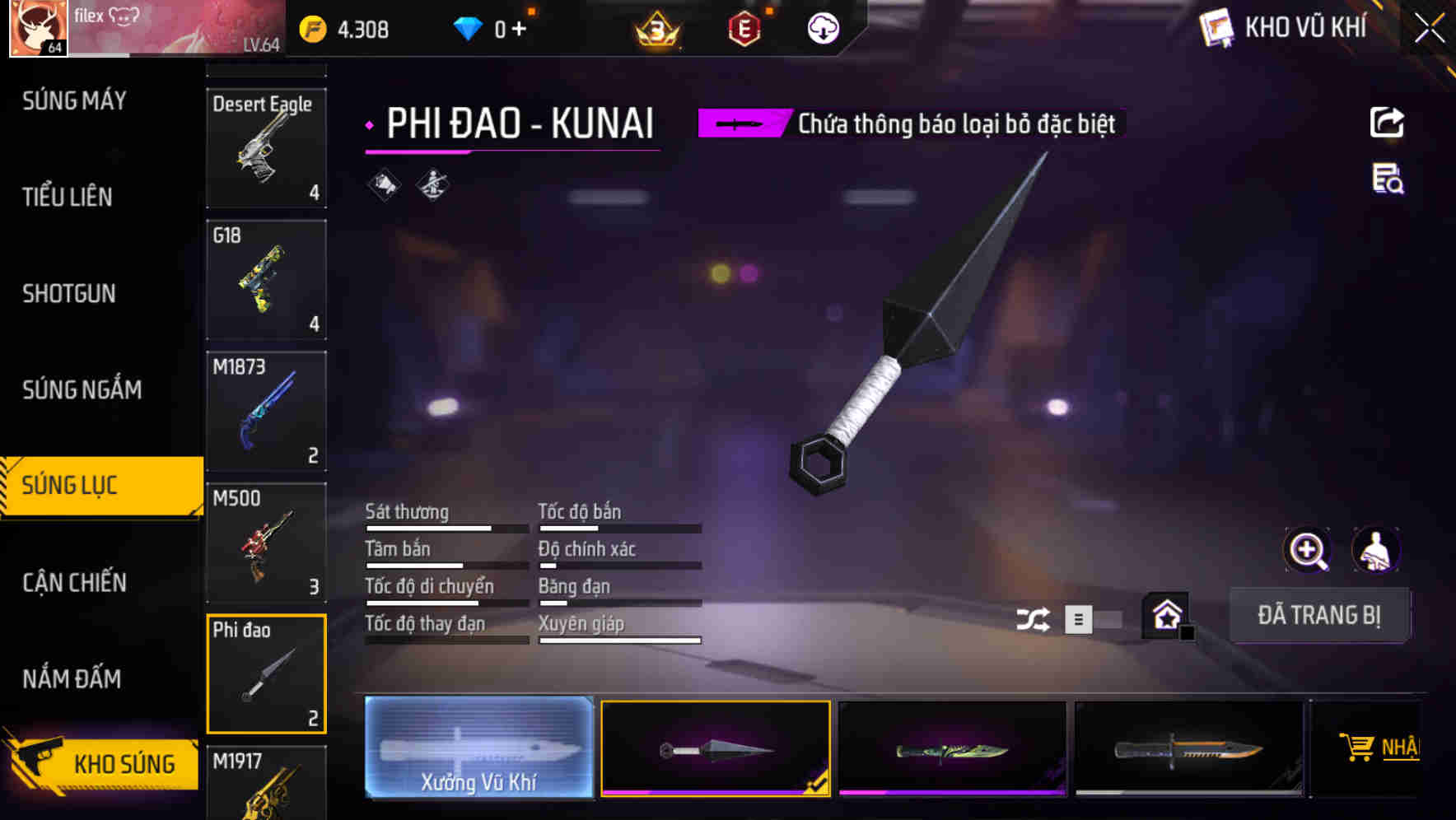Expand the rank badge in the top bar

[x=659, y=28]
